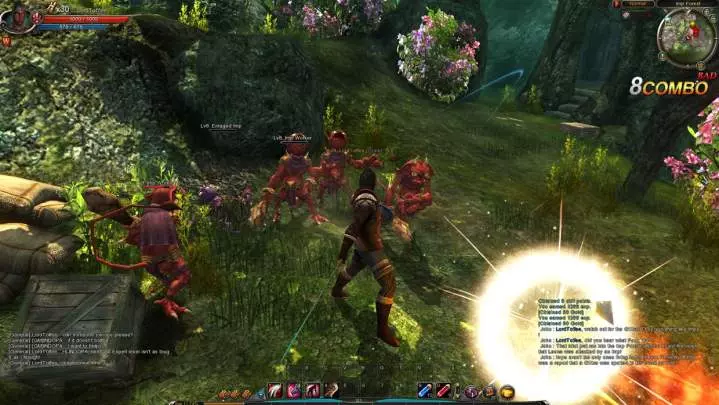
Task: Use the red health potion slot
Action: point(442,390)
